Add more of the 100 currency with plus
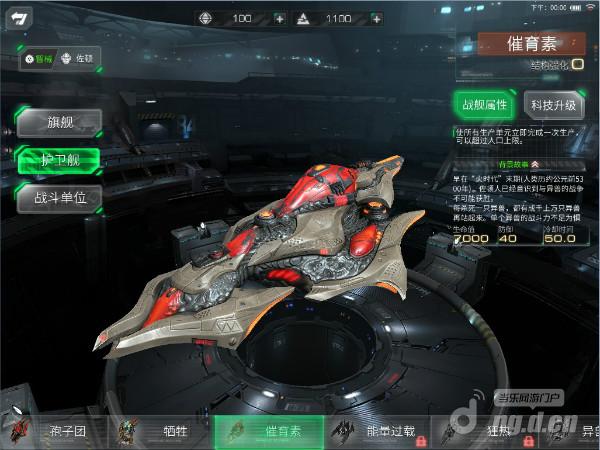600x450 pixels. (x=278, y=18)
